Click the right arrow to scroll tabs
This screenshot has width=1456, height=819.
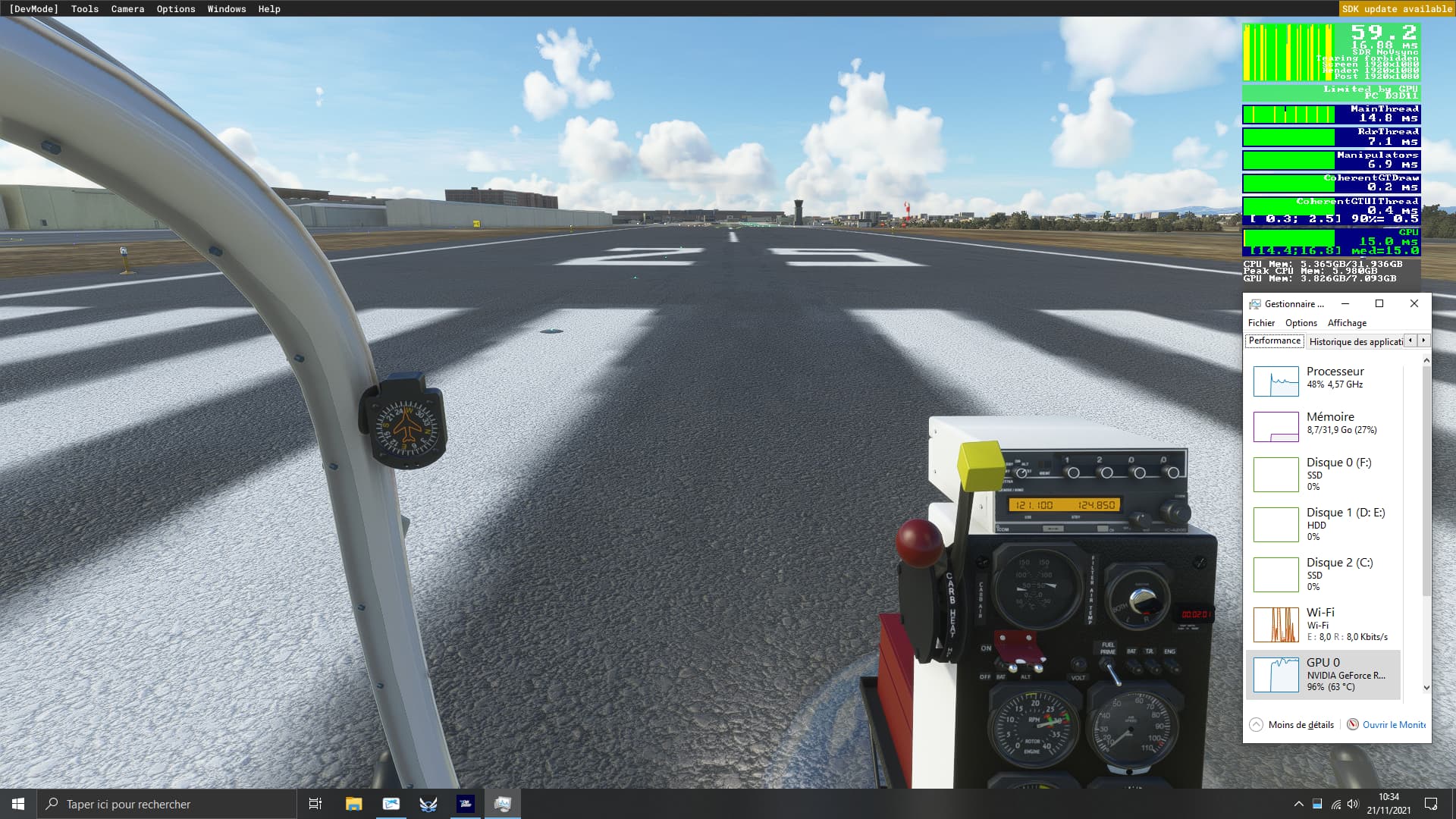pos(1422,340)
